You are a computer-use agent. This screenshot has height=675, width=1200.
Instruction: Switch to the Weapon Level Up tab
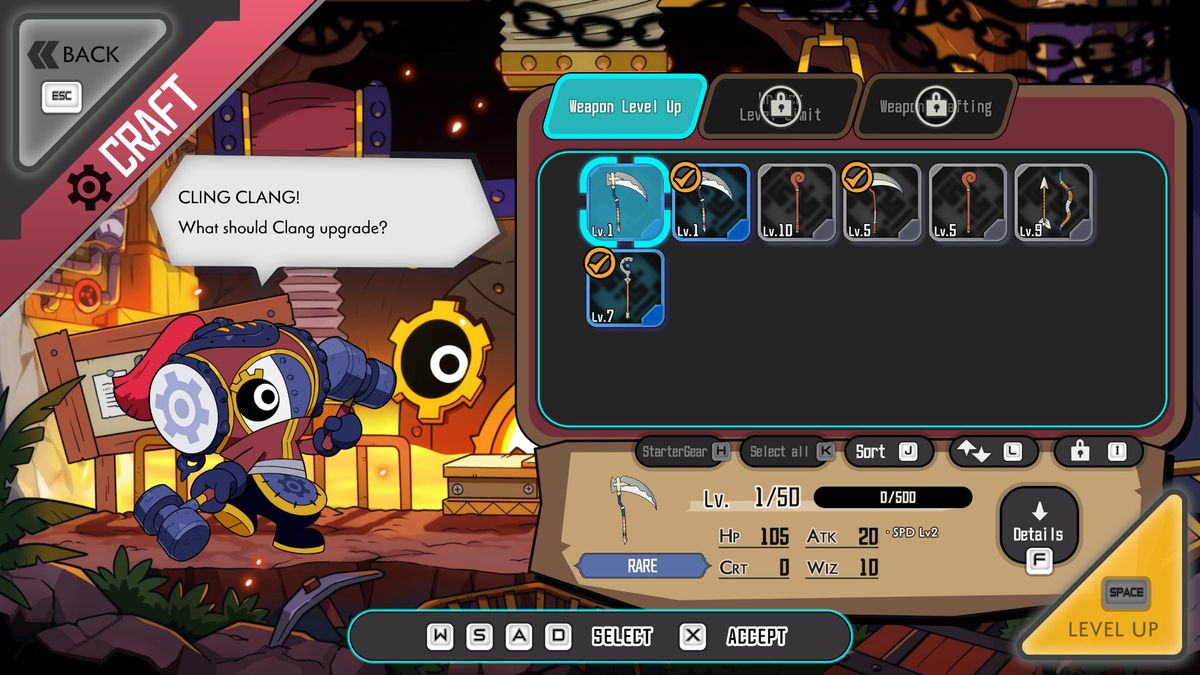[624, 106]
